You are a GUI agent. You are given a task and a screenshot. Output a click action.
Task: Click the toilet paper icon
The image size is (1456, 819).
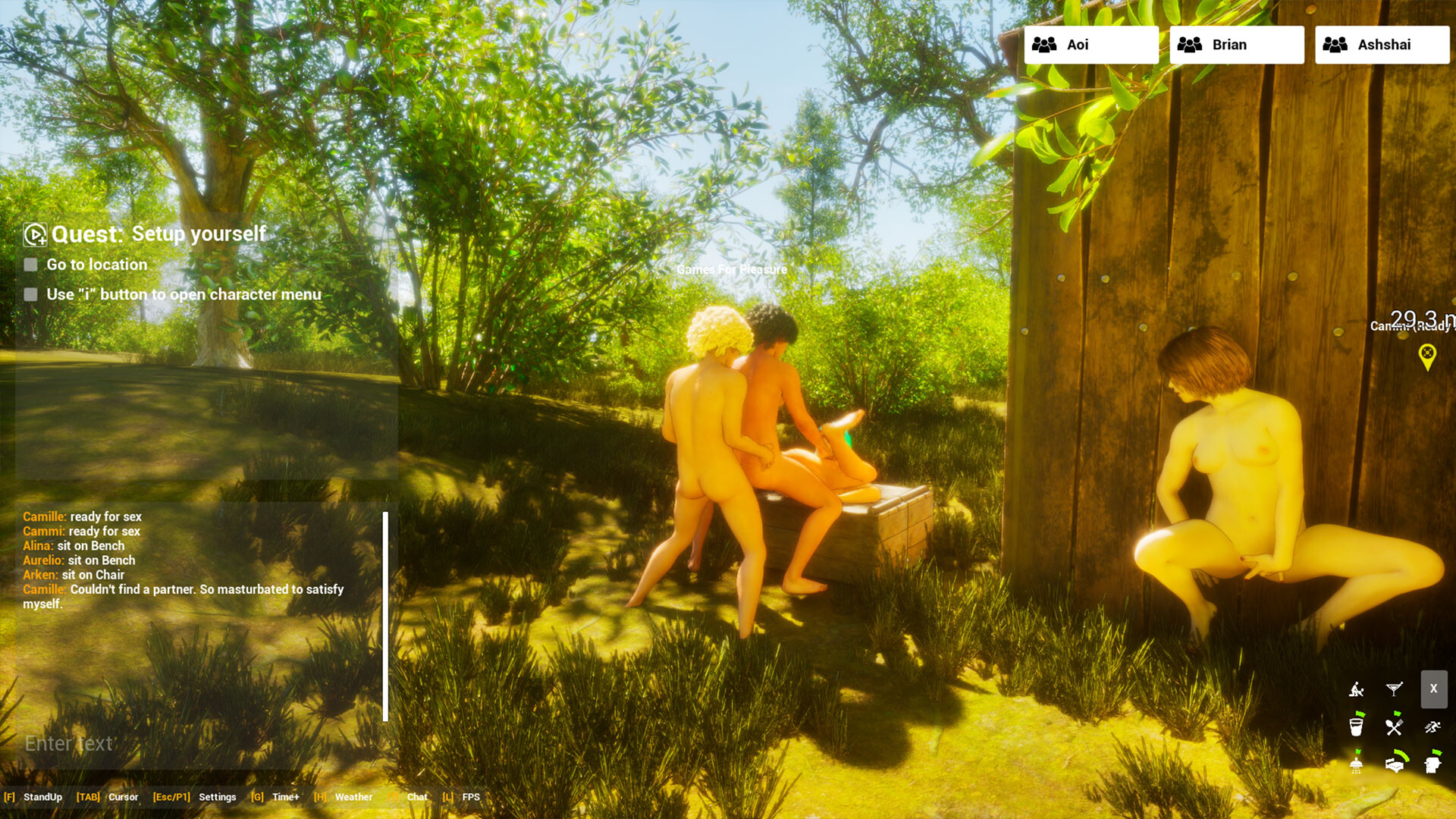(1432, 765)
